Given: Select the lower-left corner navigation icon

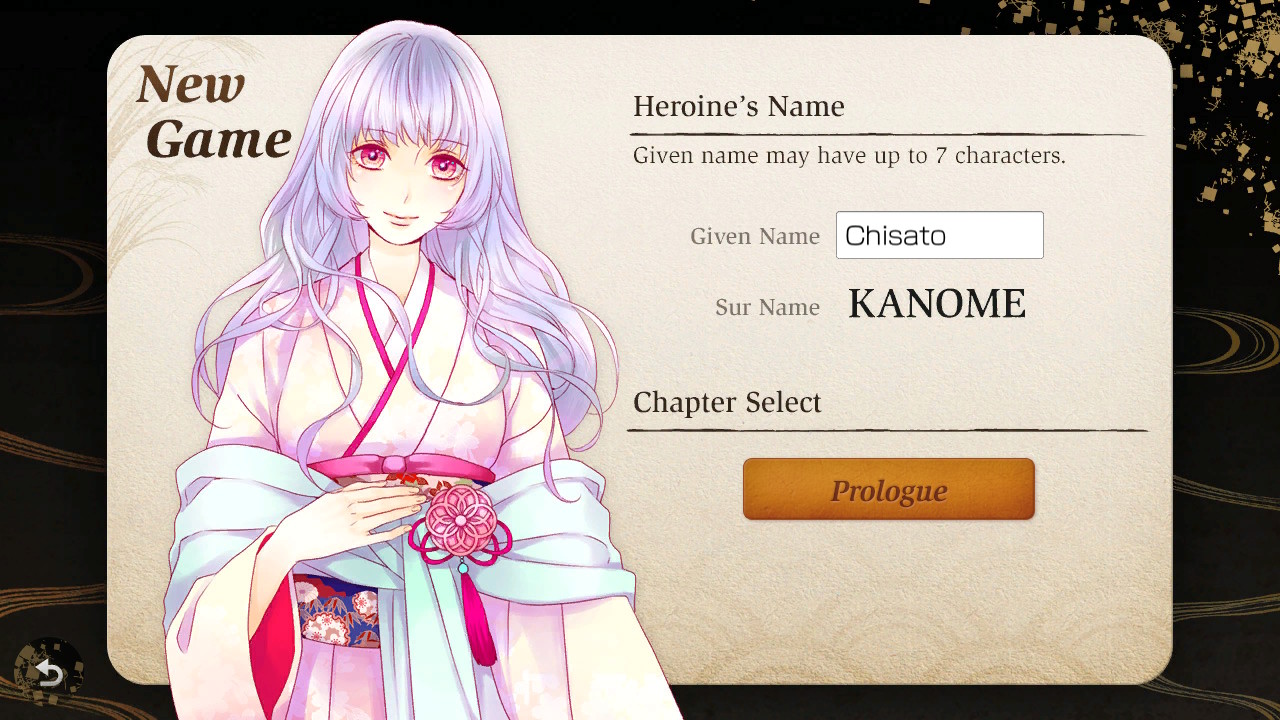Looking at the screenshot, I should [46, 675].
